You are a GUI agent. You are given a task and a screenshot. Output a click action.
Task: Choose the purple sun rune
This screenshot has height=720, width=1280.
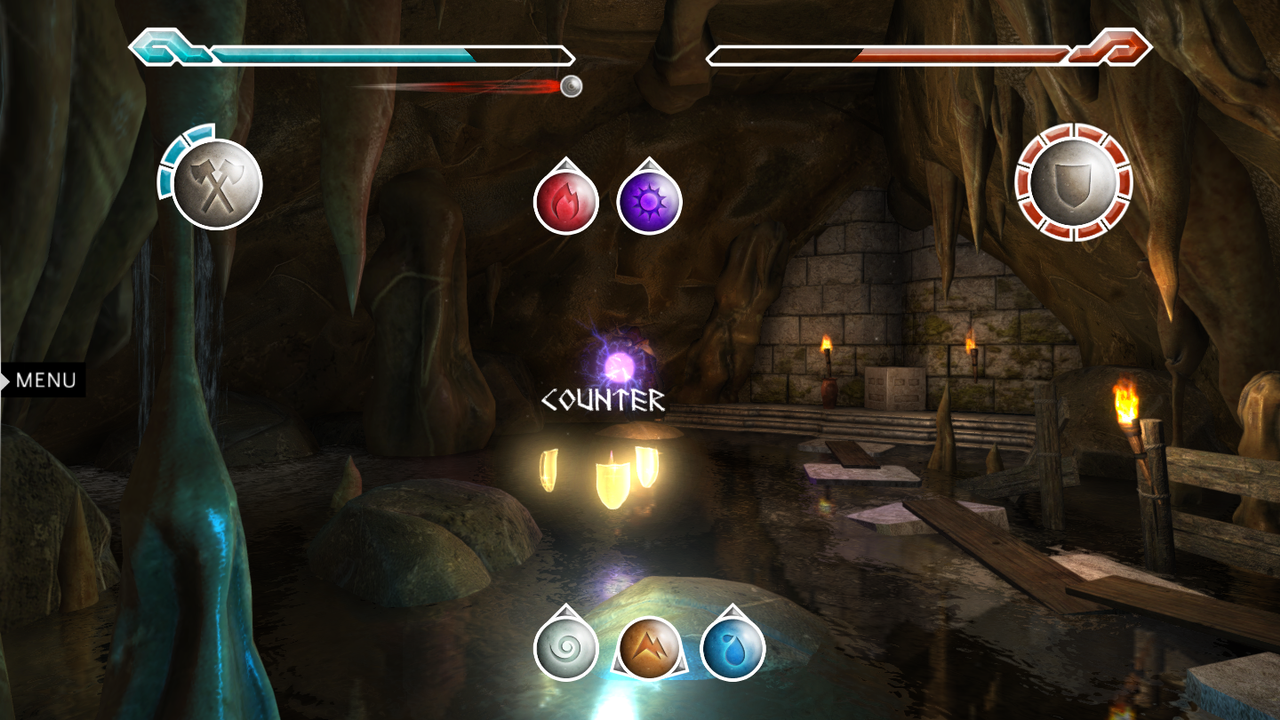(x=650, y=201)
